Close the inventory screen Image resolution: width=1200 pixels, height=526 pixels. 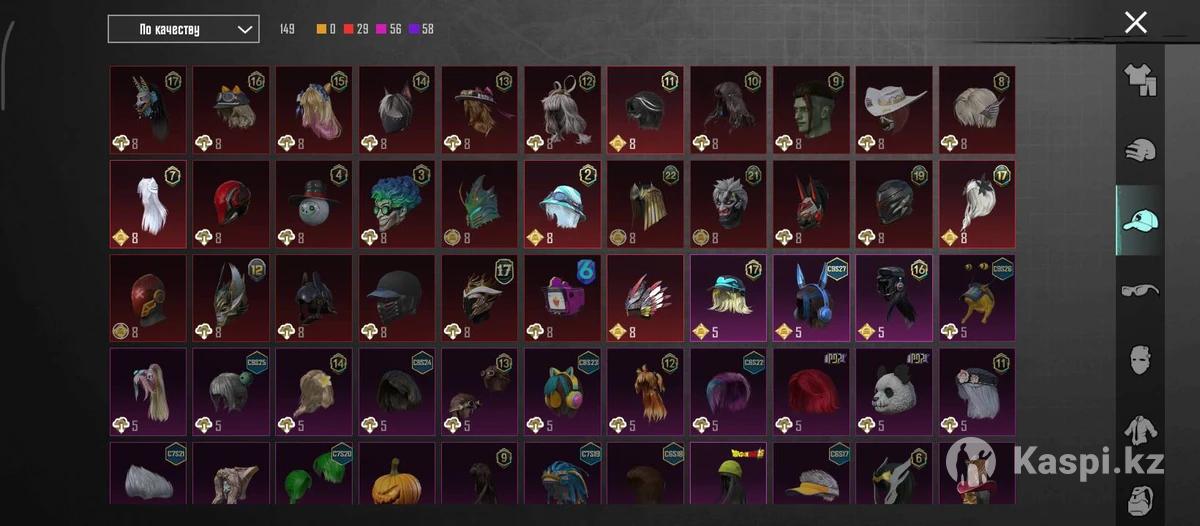[1135, 23]
